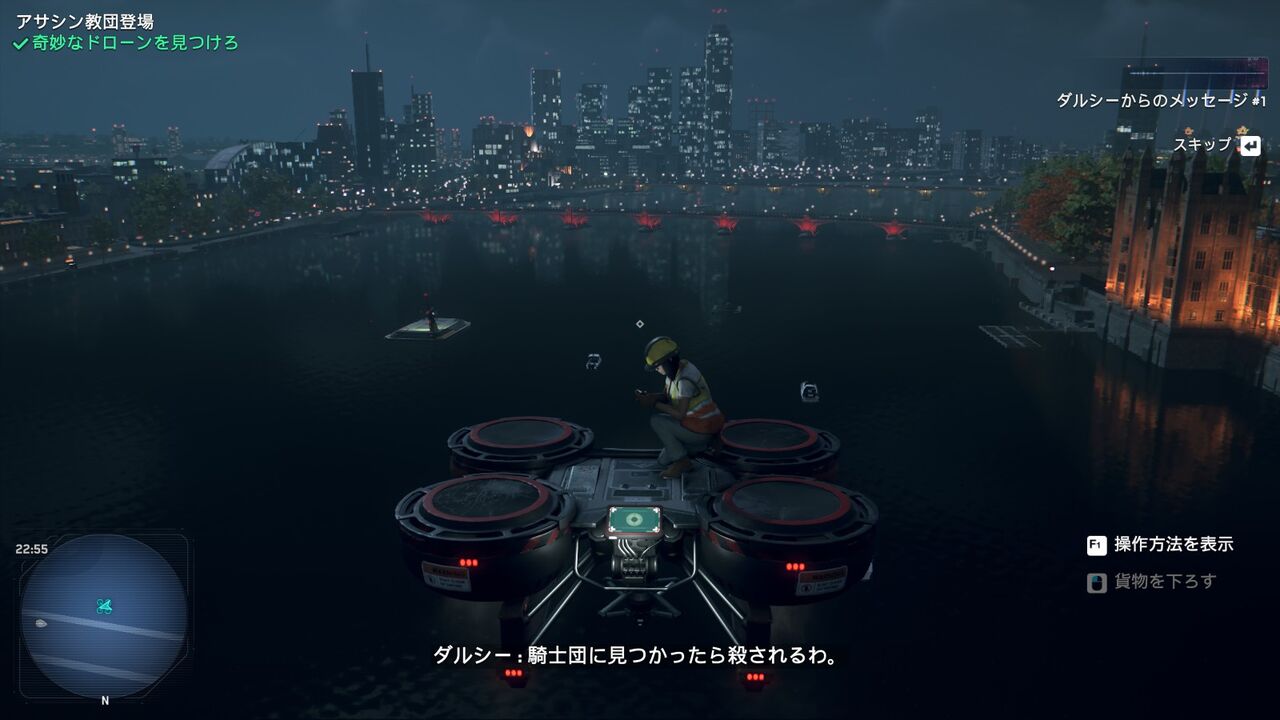Select the F1 key prompt icon

(x=1097, y=544)
